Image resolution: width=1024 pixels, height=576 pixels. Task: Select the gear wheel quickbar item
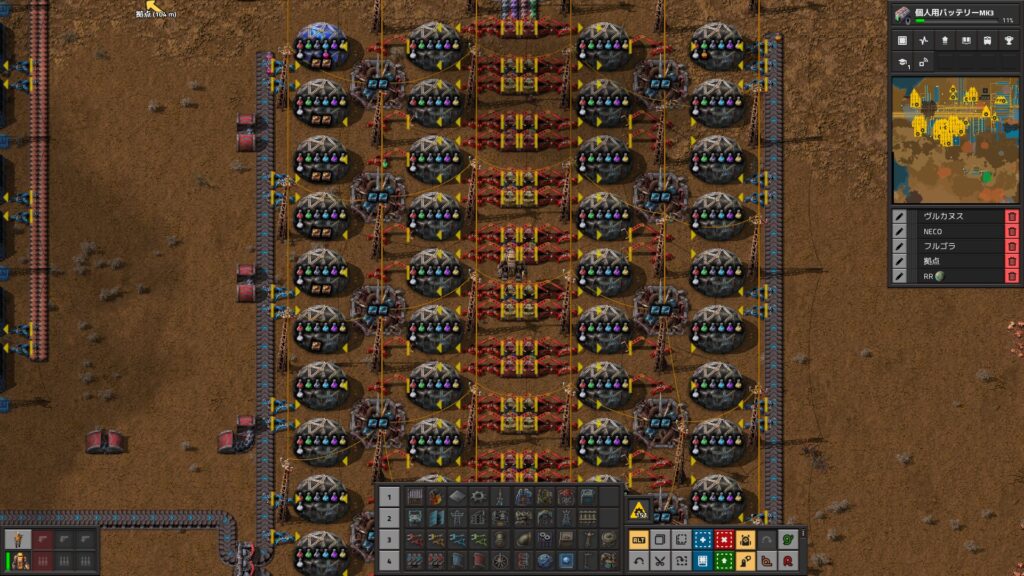point(478,496)
